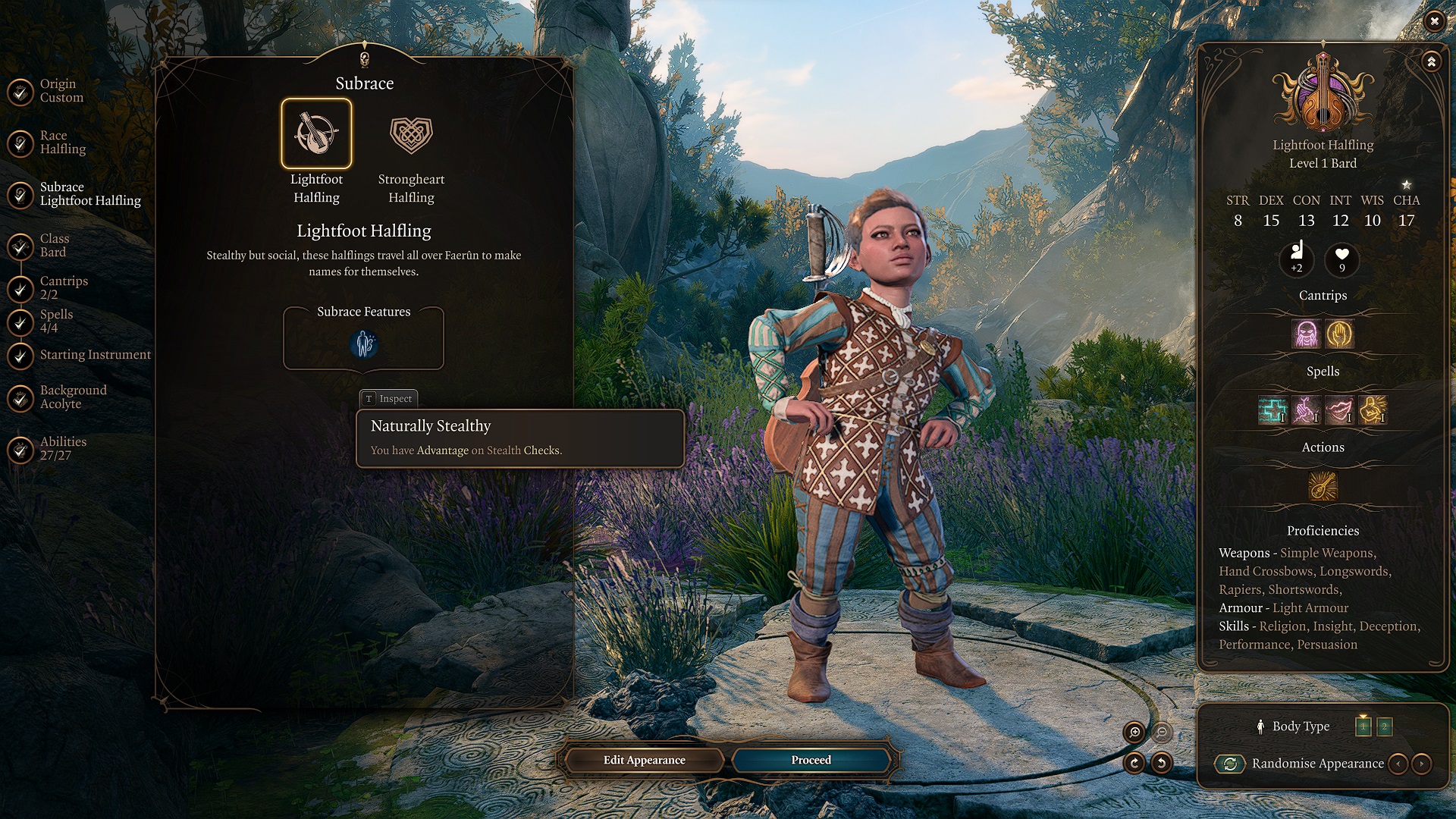The image size is (1456, 819).
Task: Click the Edit Appearance button
Action: point(644,760)
